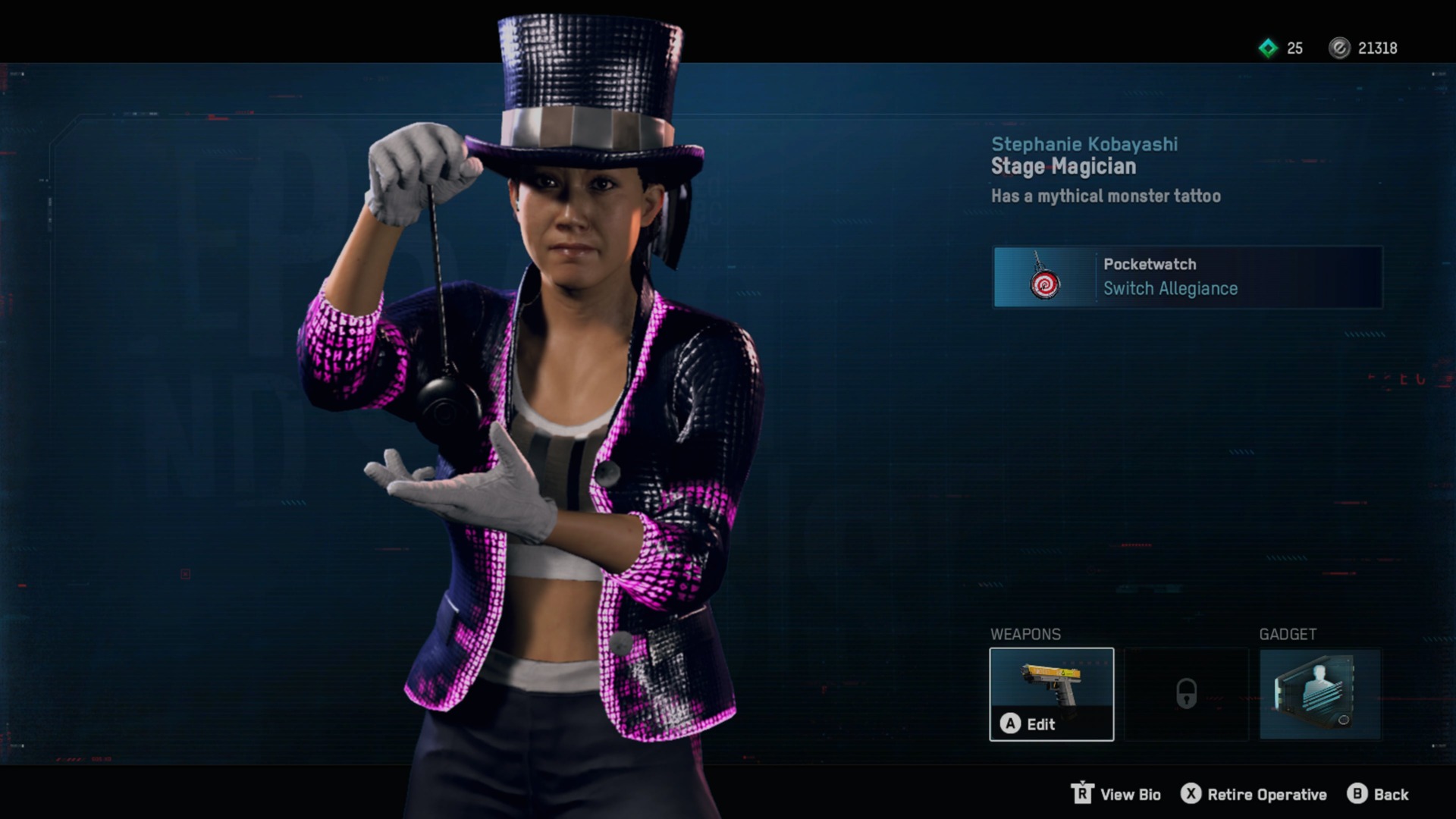Click Back to exit the operative screen
The image size is (1456, 819).
click(x=1395, y=795)
